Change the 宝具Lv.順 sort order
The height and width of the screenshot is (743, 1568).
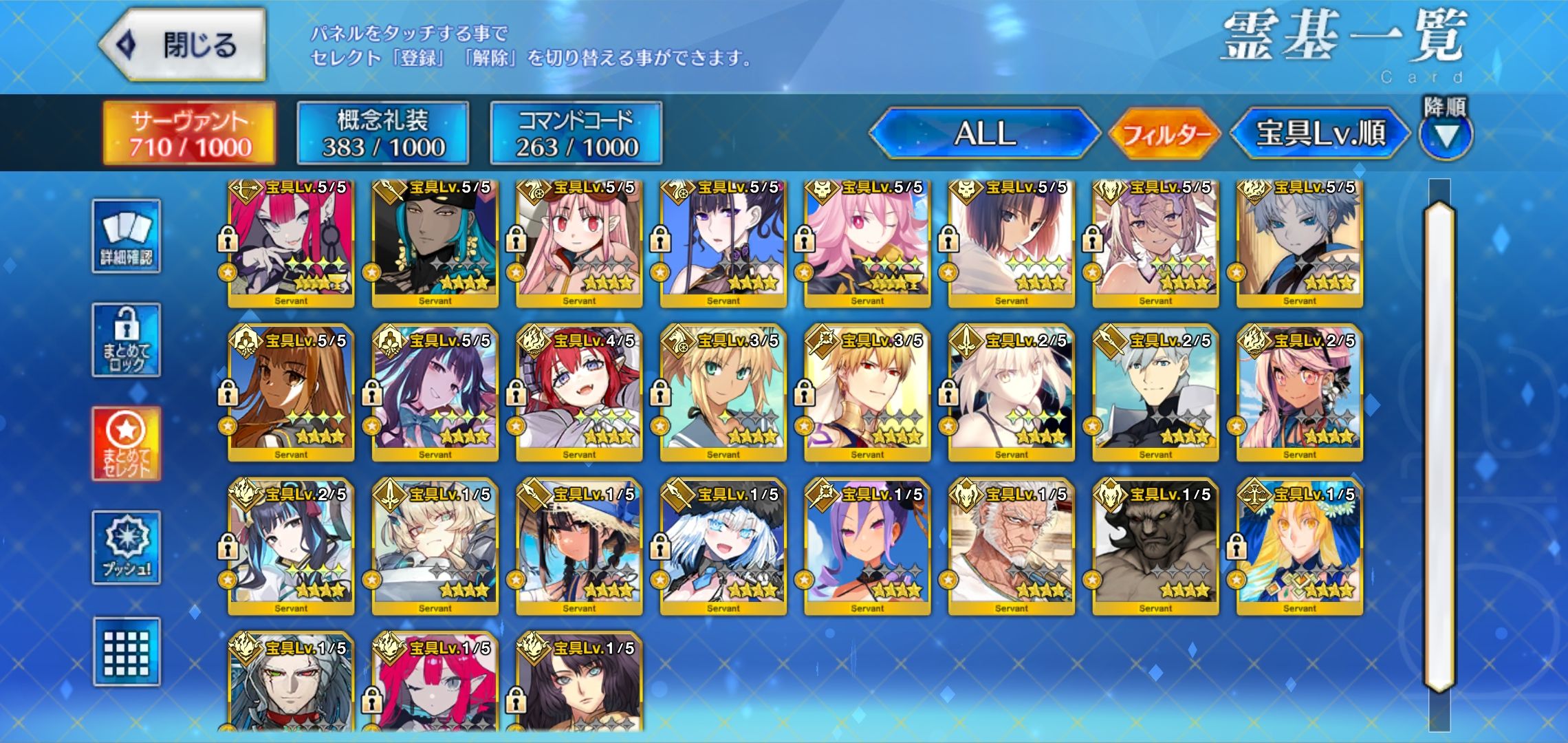(x=1320, y=133)
